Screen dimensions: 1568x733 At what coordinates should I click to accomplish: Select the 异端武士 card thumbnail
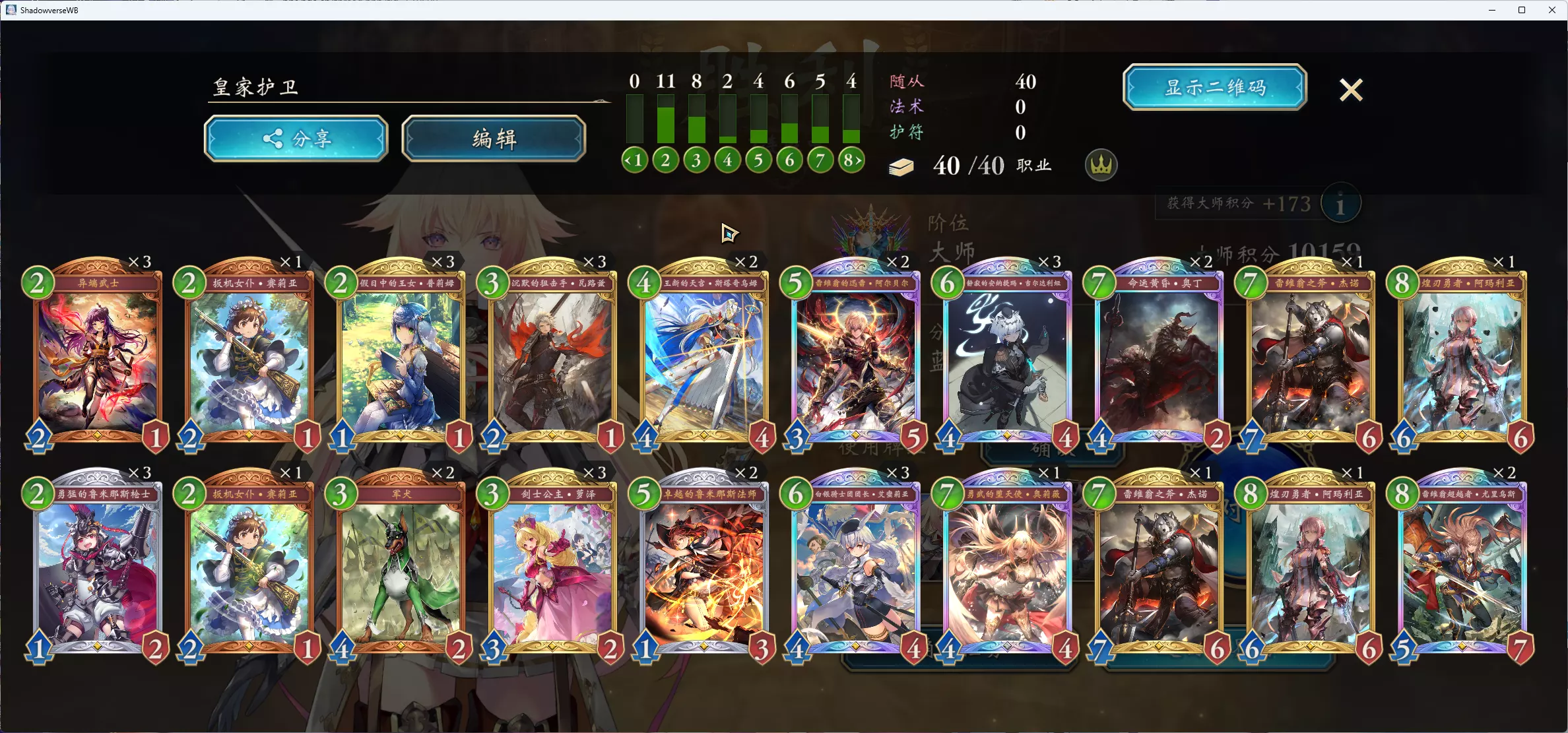coord(96,356)
